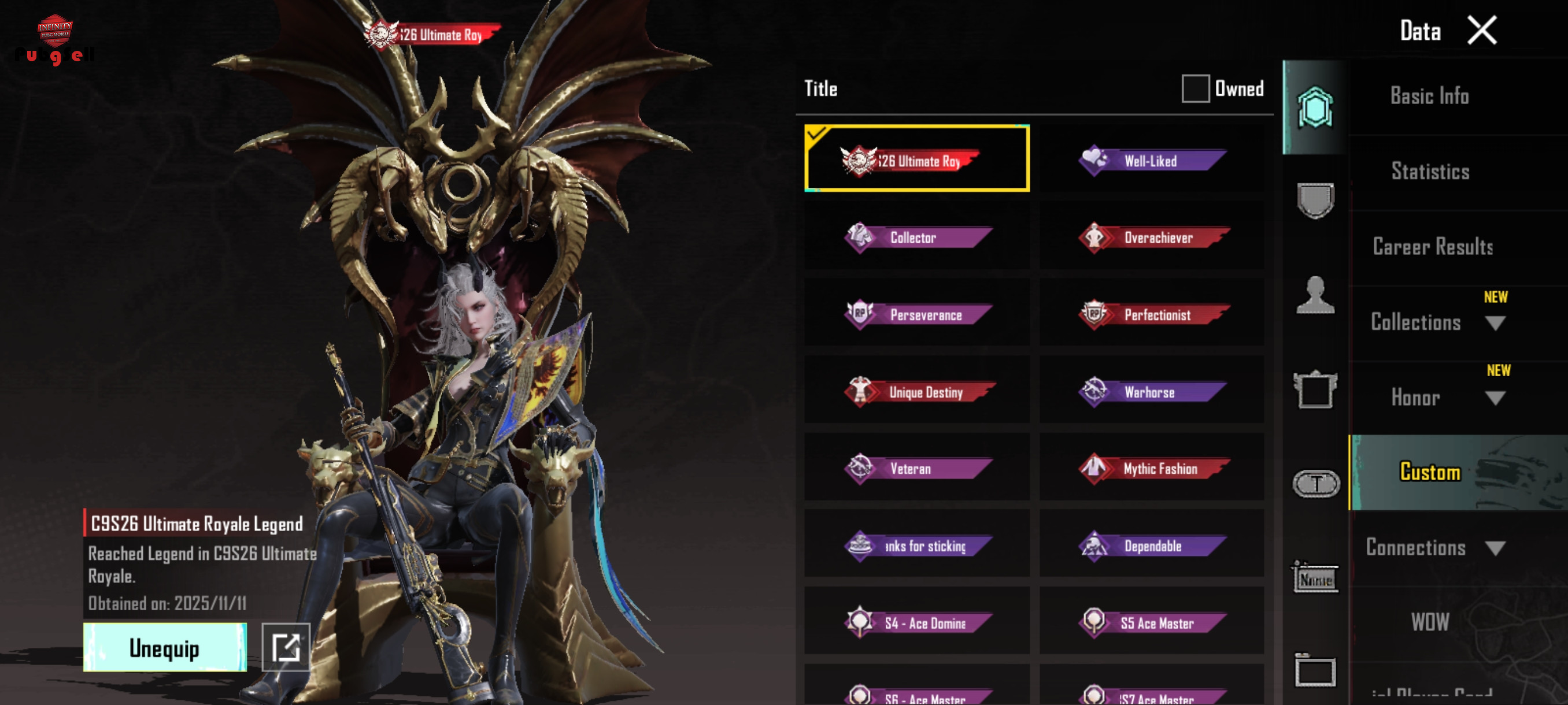
Task: Switch to the Statistics tab
Action: point(1430,172)
